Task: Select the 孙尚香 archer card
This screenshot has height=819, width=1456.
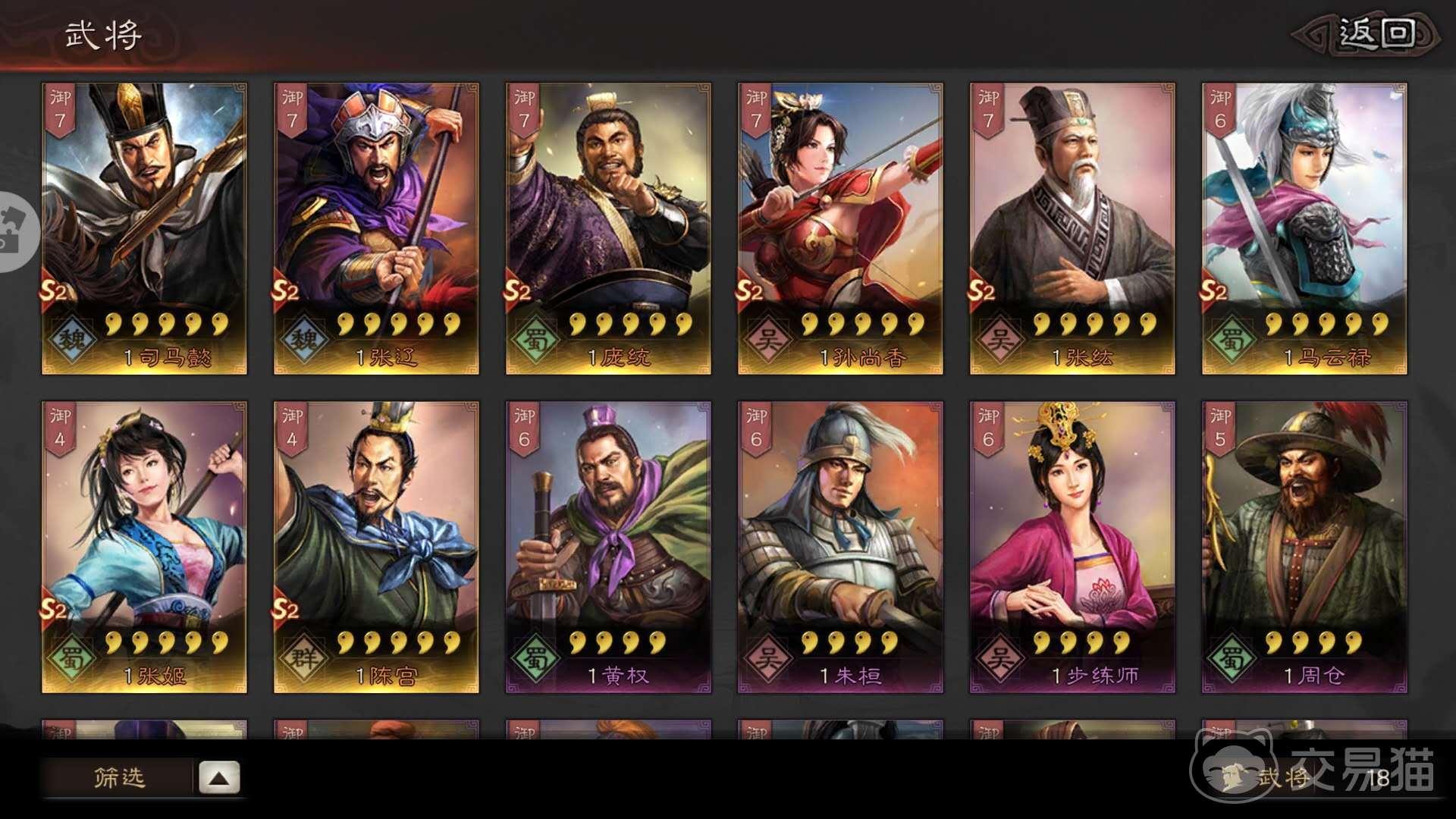Action: coord(840,227)
